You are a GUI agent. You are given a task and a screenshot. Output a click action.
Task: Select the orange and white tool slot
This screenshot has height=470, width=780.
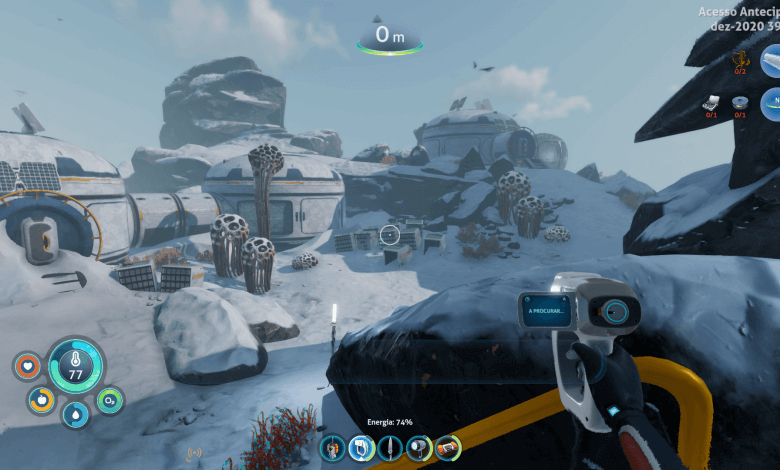pos(448,448)
